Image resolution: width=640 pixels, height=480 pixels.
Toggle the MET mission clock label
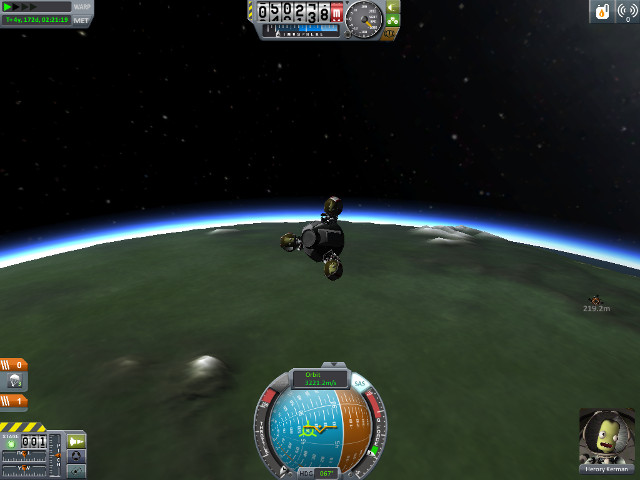click(82, 20)
